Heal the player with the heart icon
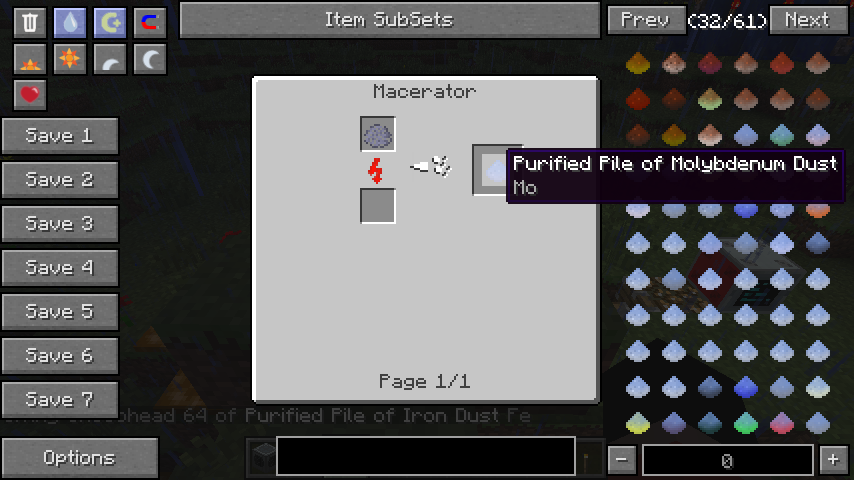 (30, 95)
